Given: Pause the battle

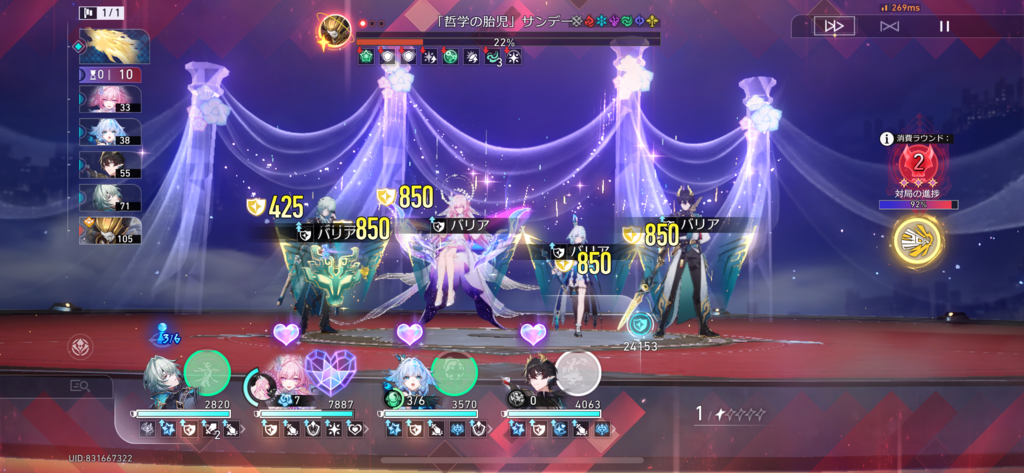Looking at the screenshot, I should [944, 27].
